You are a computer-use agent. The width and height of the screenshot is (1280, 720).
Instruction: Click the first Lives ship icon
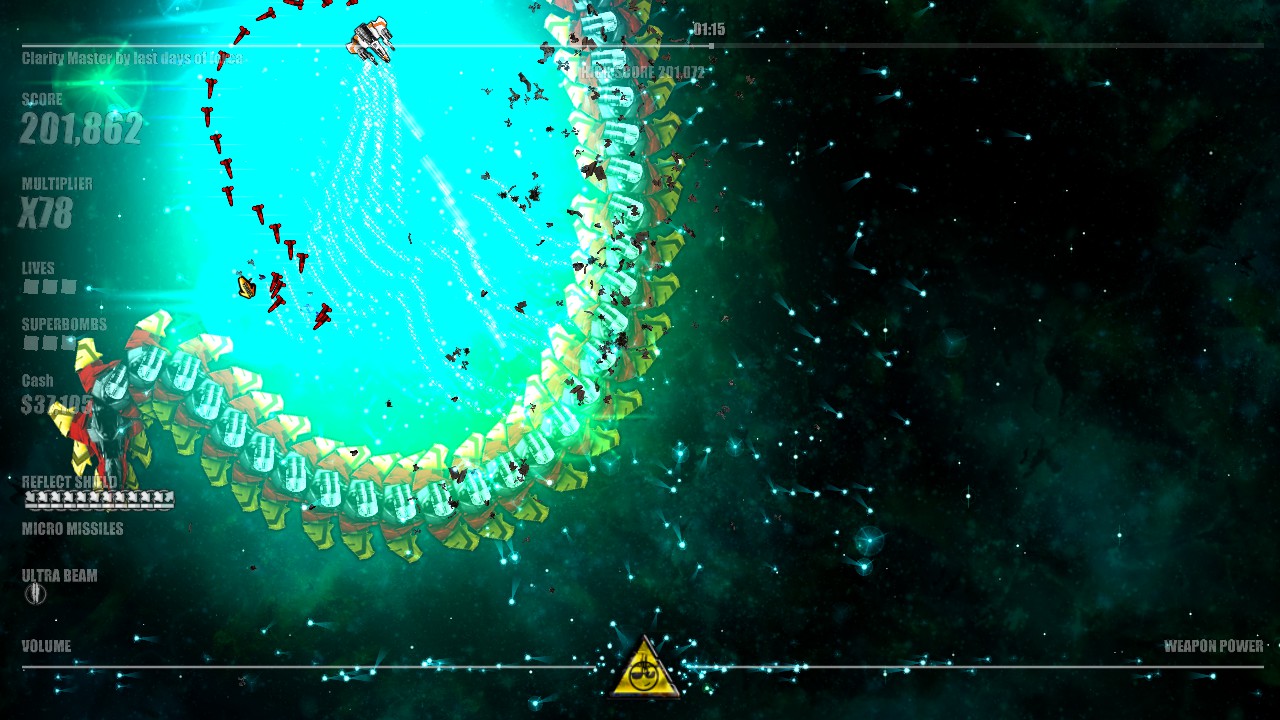click(x=30, y=286)
